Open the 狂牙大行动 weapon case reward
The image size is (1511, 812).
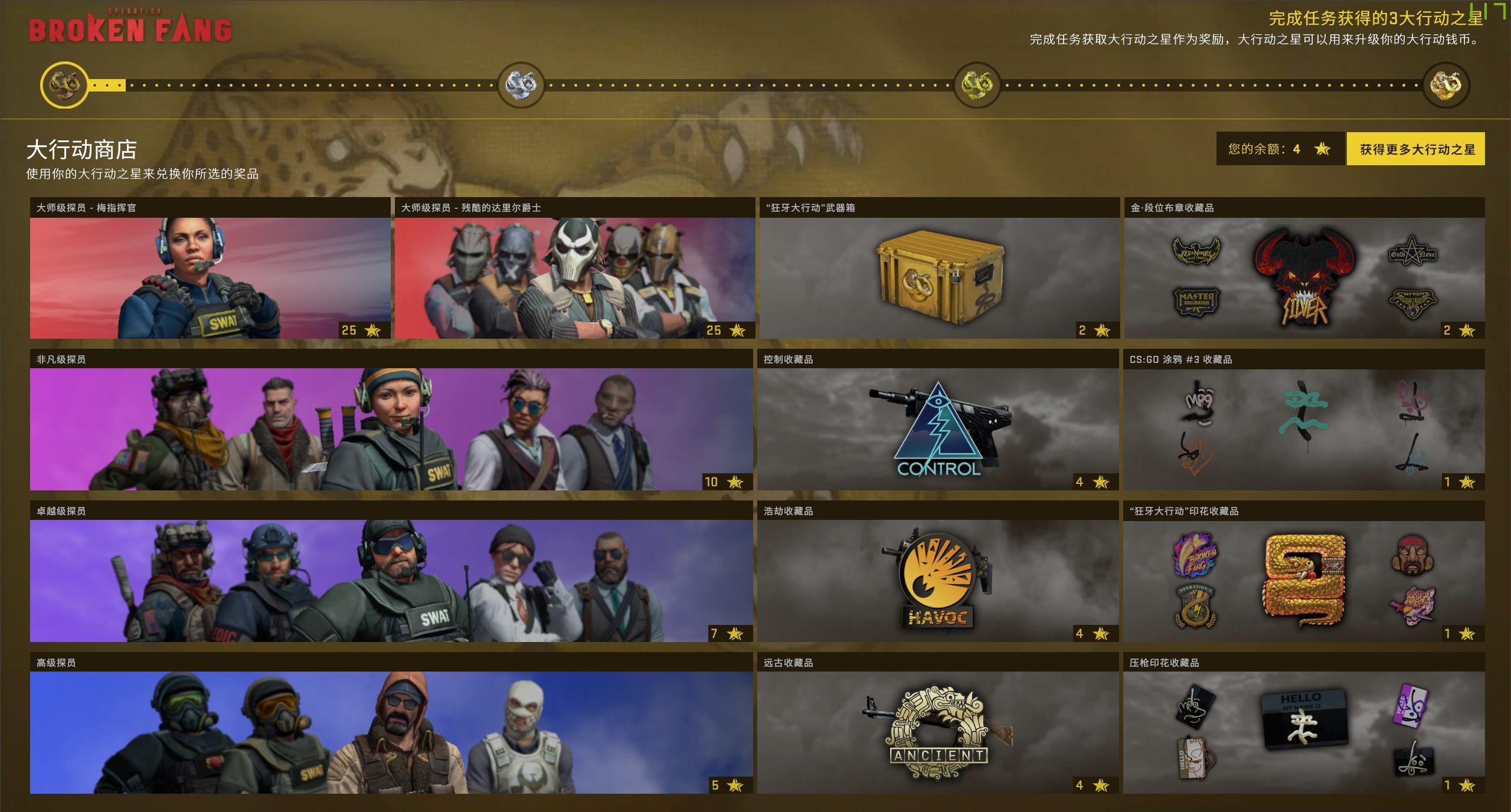[x=939, y=277]
